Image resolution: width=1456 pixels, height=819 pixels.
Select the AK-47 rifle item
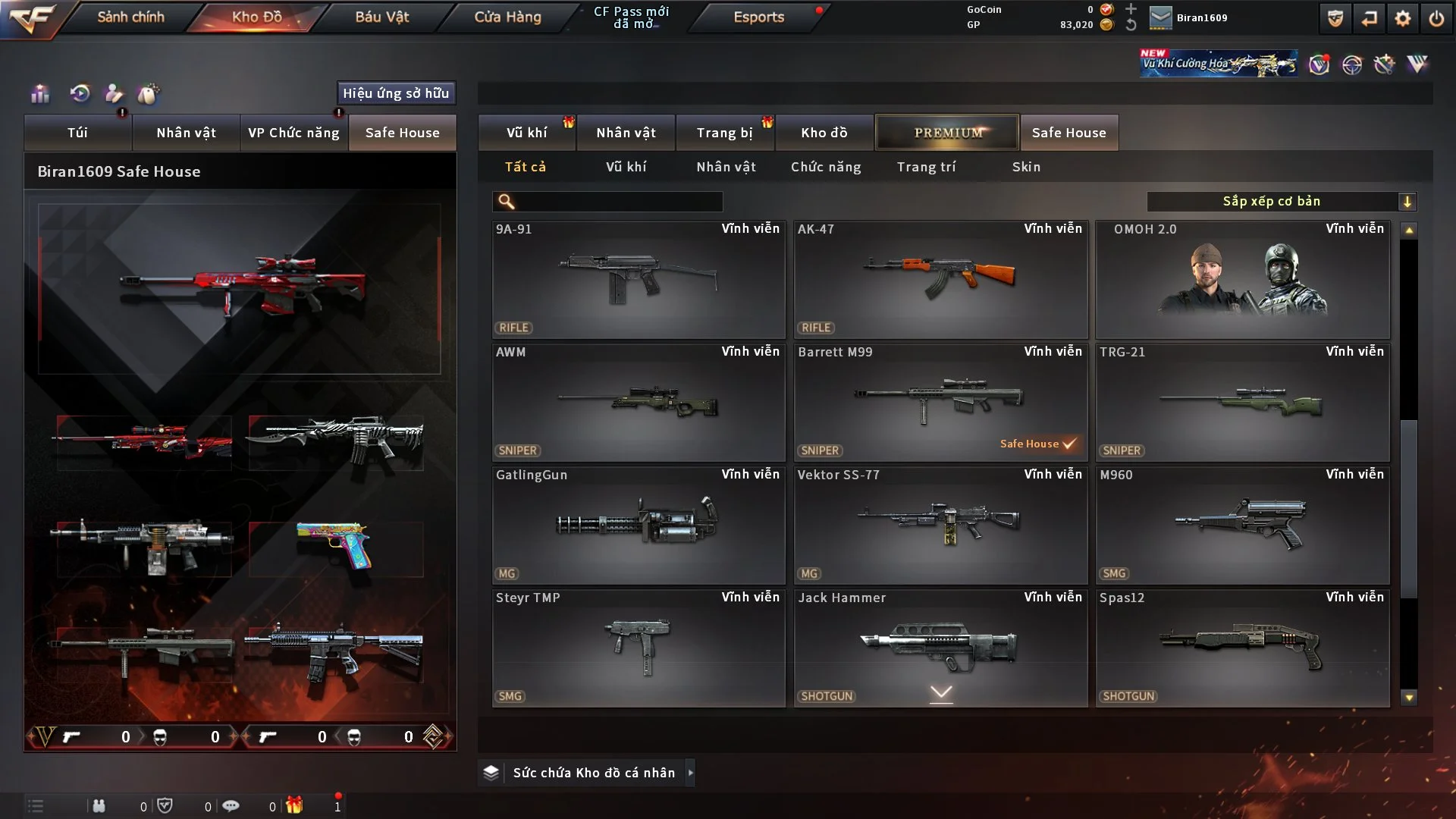click(x=940, y=279)
